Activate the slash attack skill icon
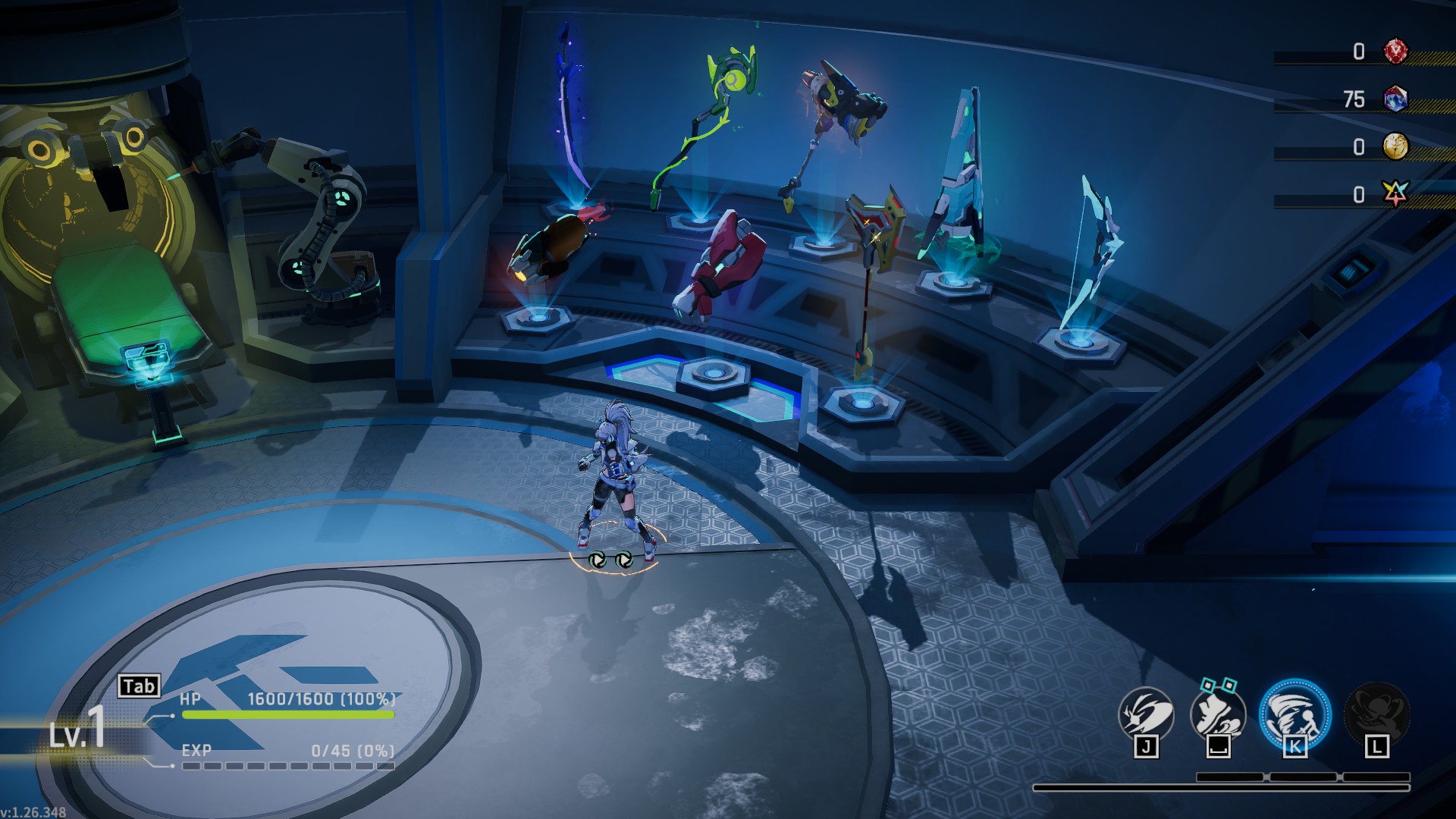The height and width of the screenshot is (819, 1456). pyautogui.click(x=1146, y=714)
